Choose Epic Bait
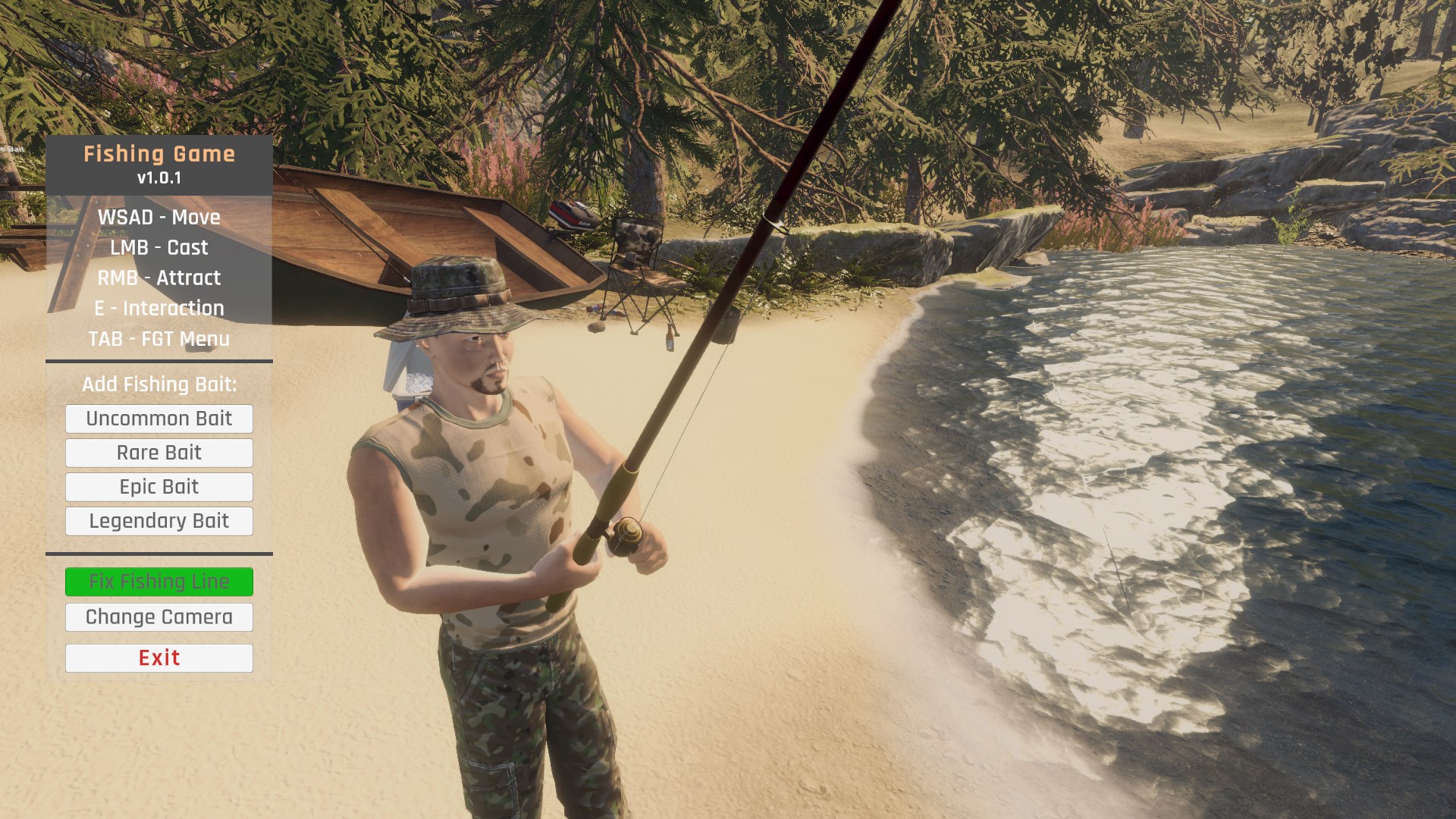 click(x=159, y=487)
